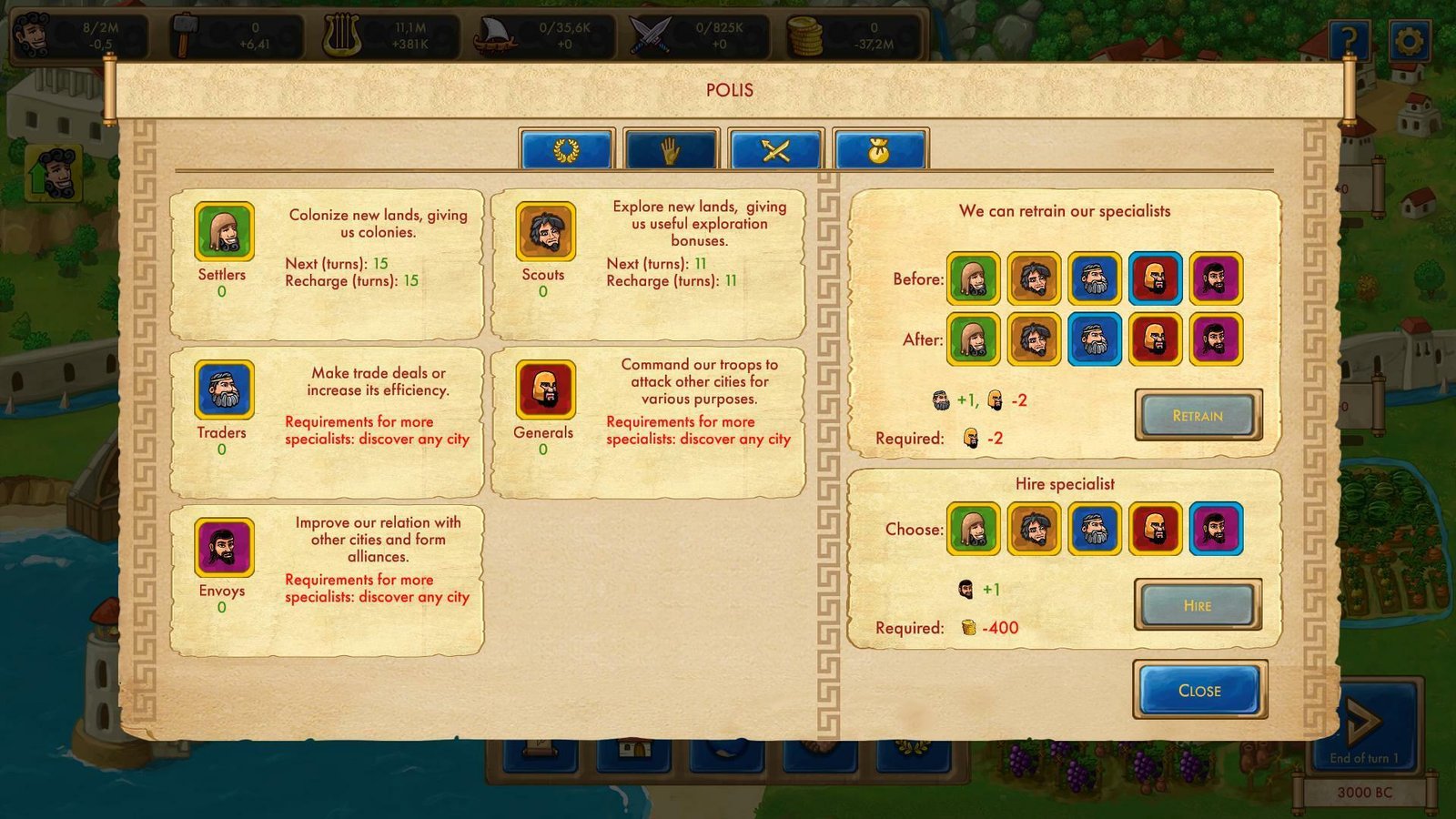Select the Generals specialist icon

pos(545,389)
